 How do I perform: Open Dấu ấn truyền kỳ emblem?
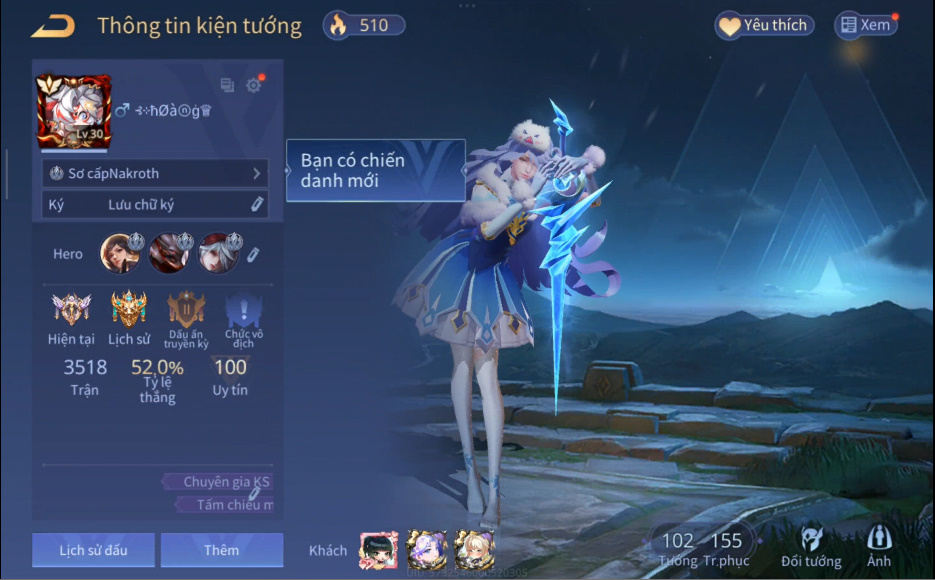click(186, 310)
